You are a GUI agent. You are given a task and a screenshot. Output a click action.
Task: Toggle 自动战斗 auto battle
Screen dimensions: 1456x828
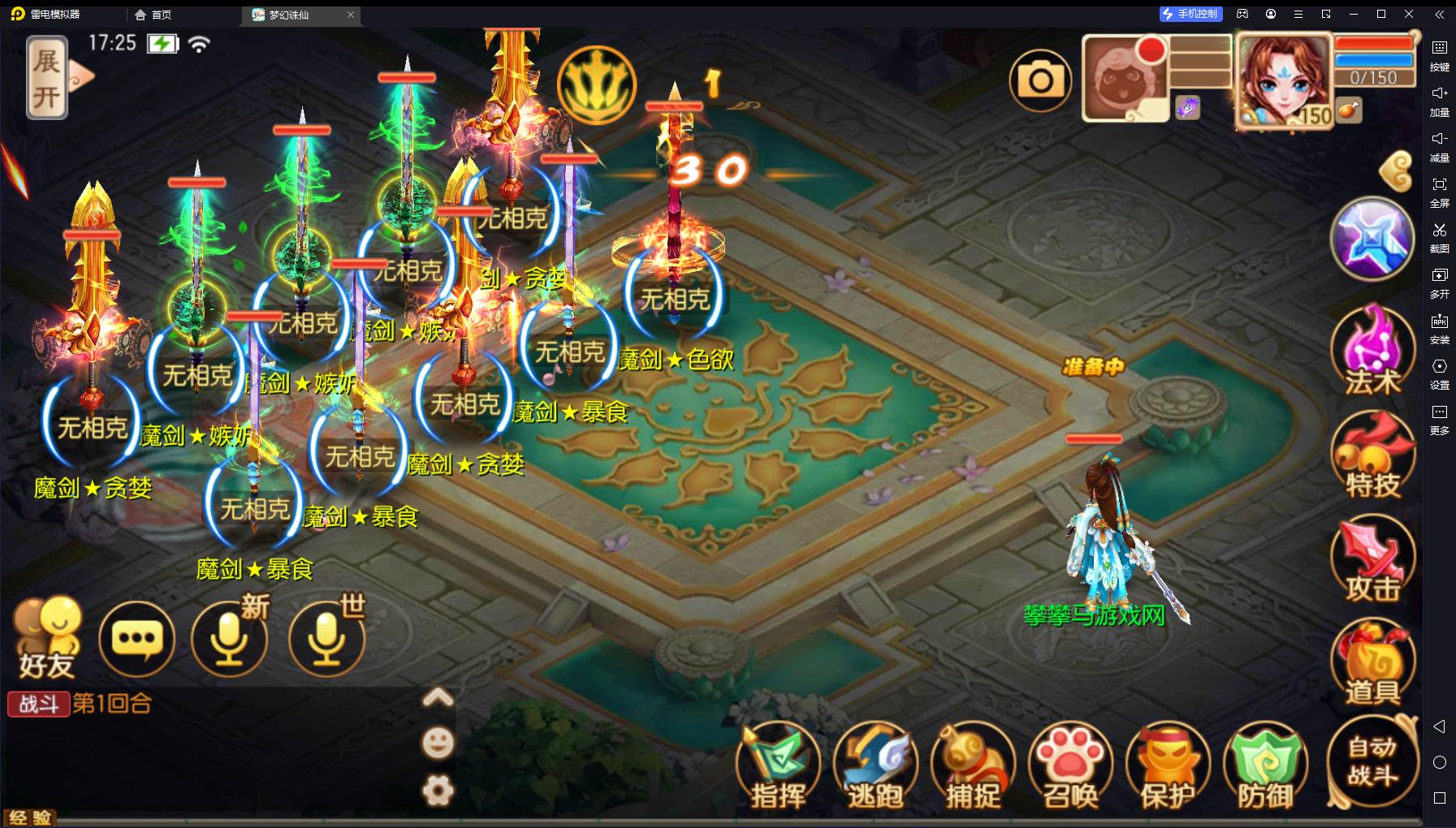click(x=1372, y=761)
